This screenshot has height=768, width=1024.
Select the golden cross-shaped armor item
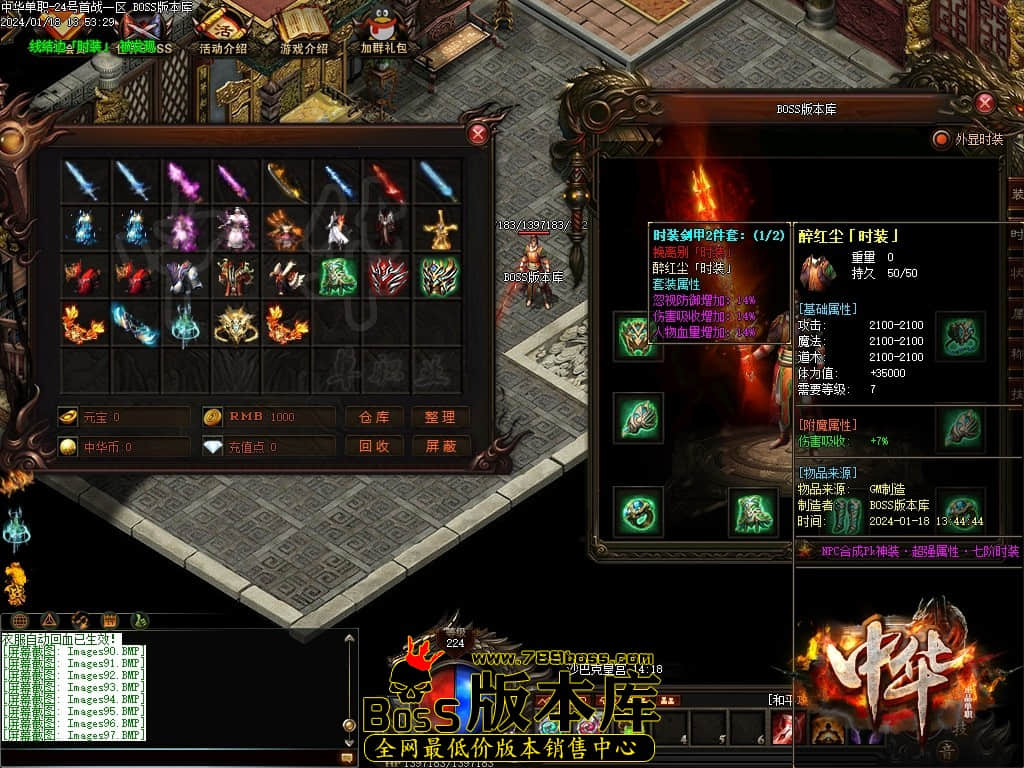[439, 230]
